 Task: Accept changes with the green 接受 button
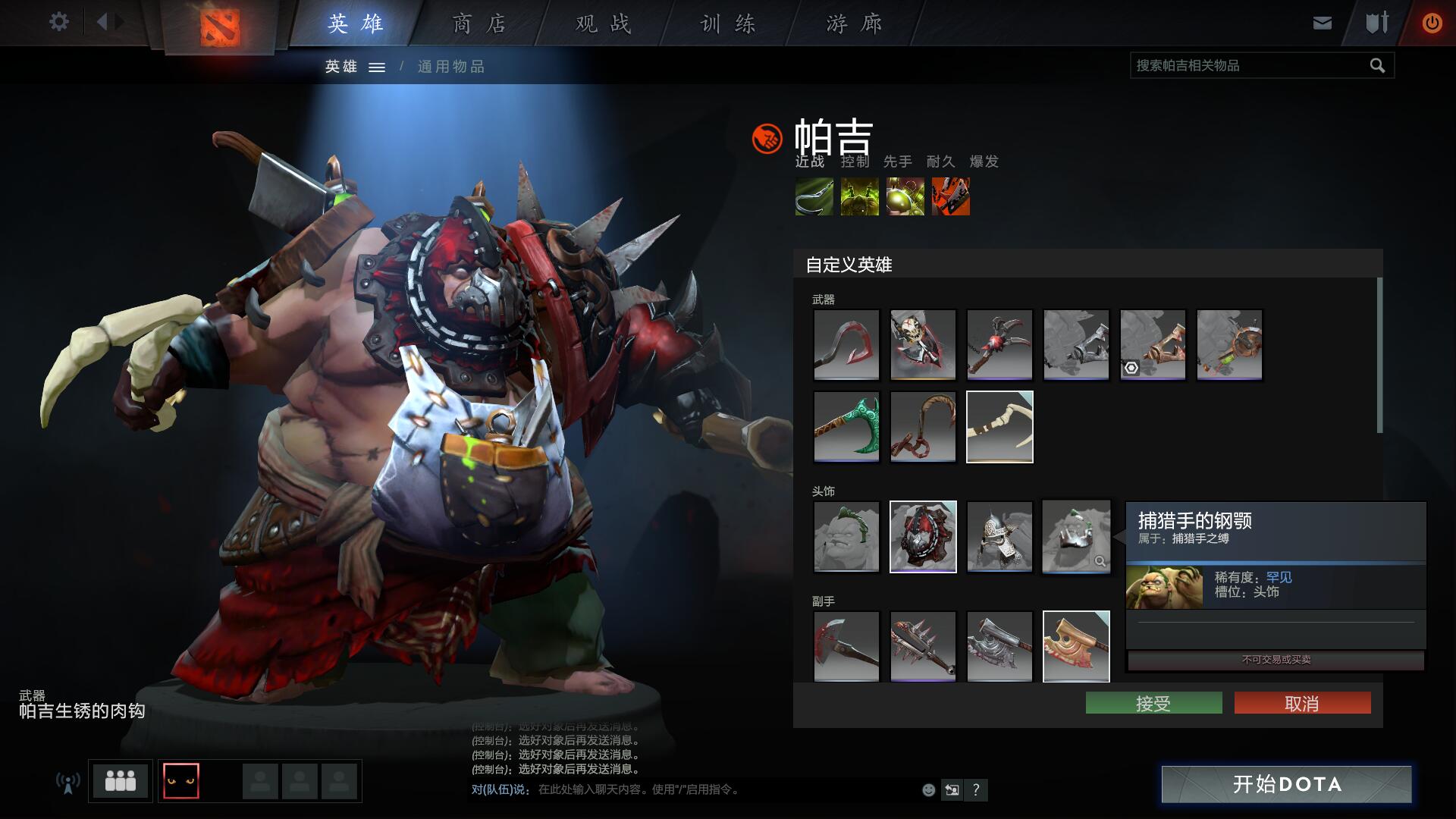point(1153,703)
